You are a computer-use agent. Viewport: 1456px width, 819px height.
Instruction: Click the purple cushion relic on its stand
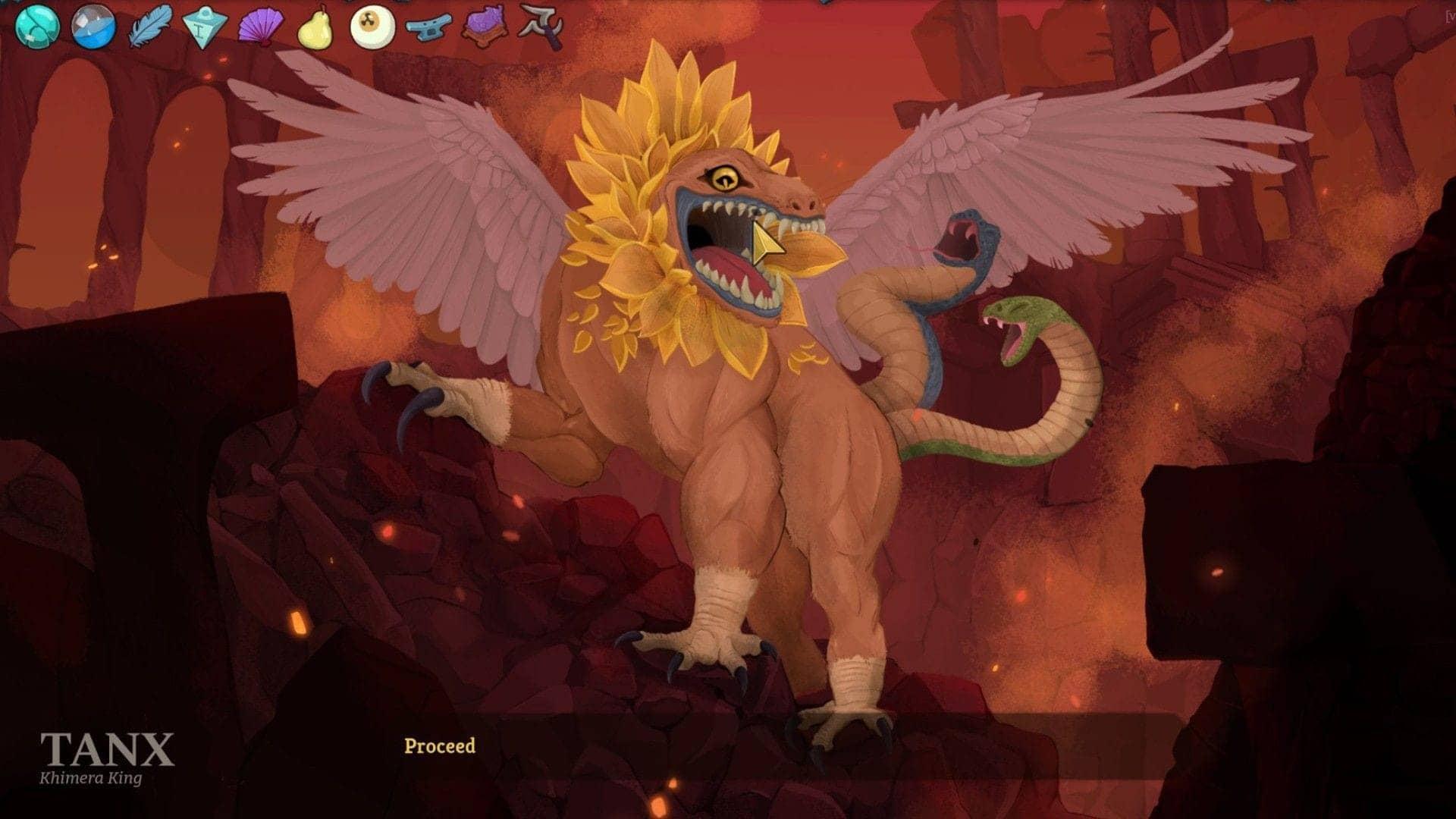(x=485, y=25)
